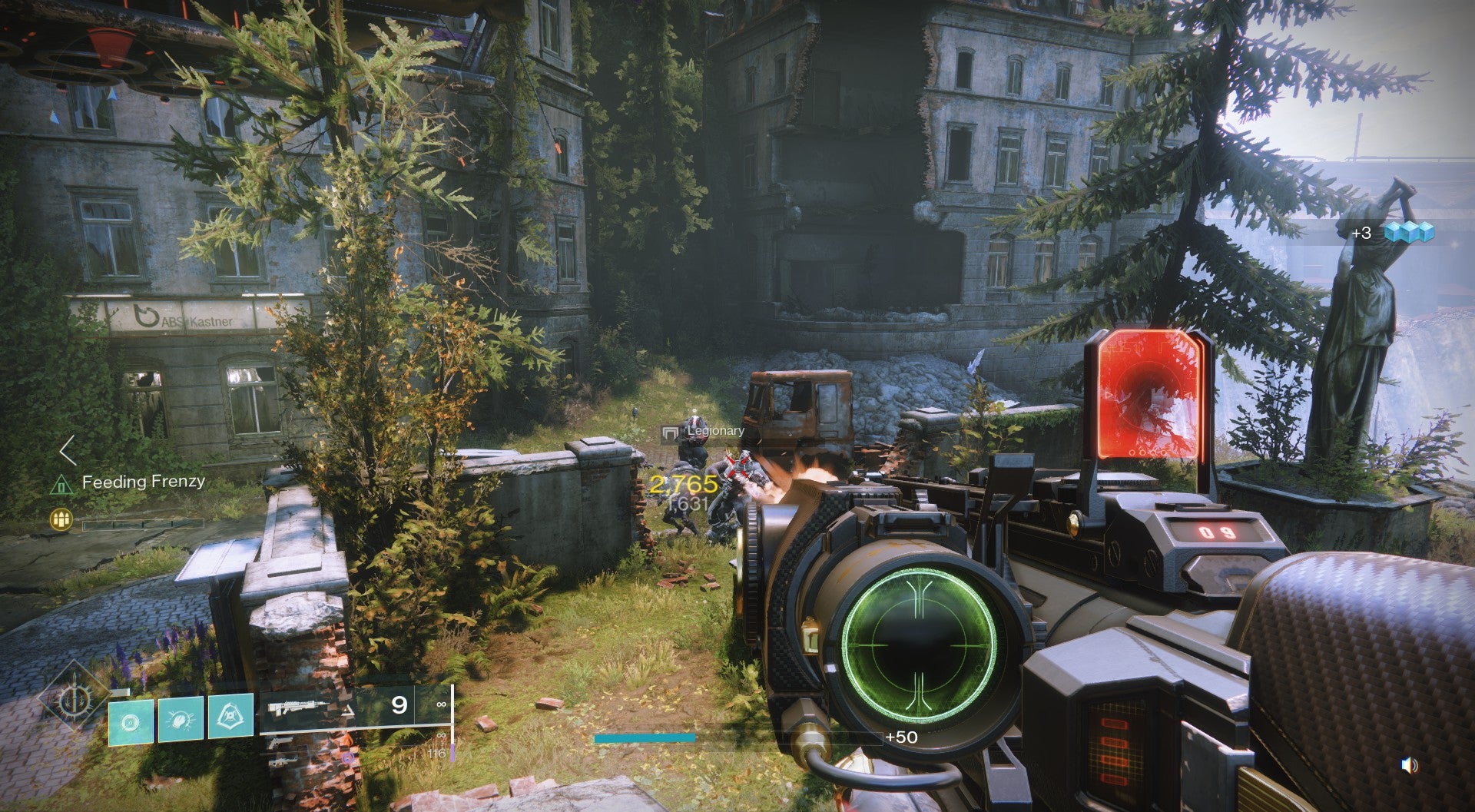
Task: Use the grenade ability icon
Action: pos(131,721)
